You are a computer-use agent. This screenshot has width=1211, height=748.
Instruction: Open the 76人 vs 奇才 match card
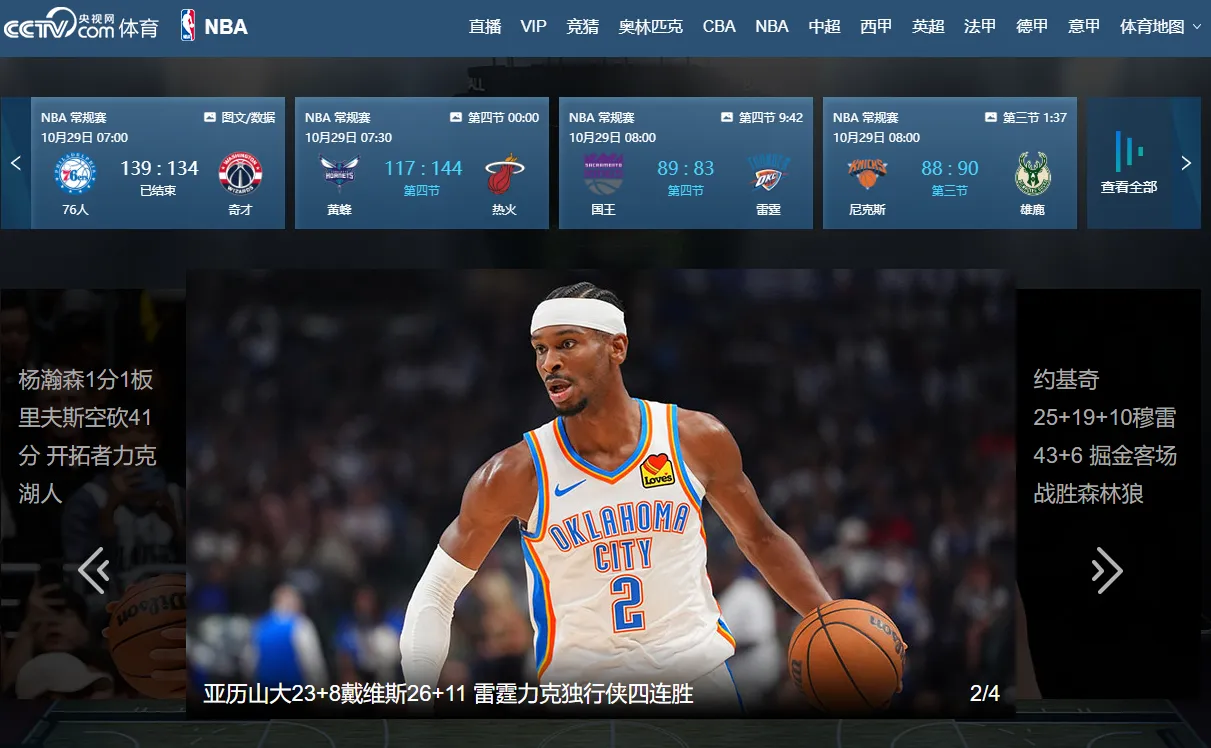pos(158,163)
